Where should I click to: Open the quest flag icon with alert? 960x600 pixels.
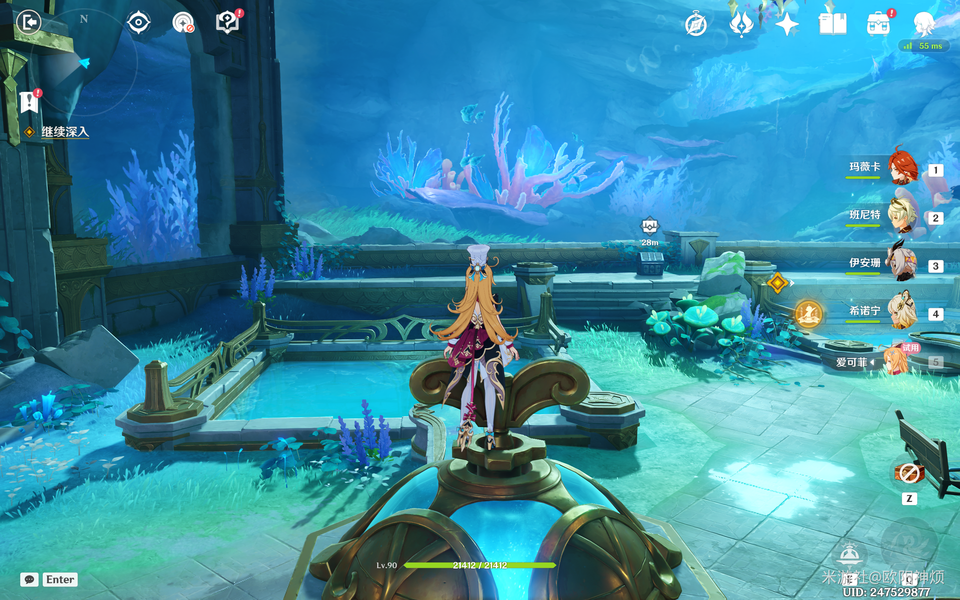[x=29, y=101]
